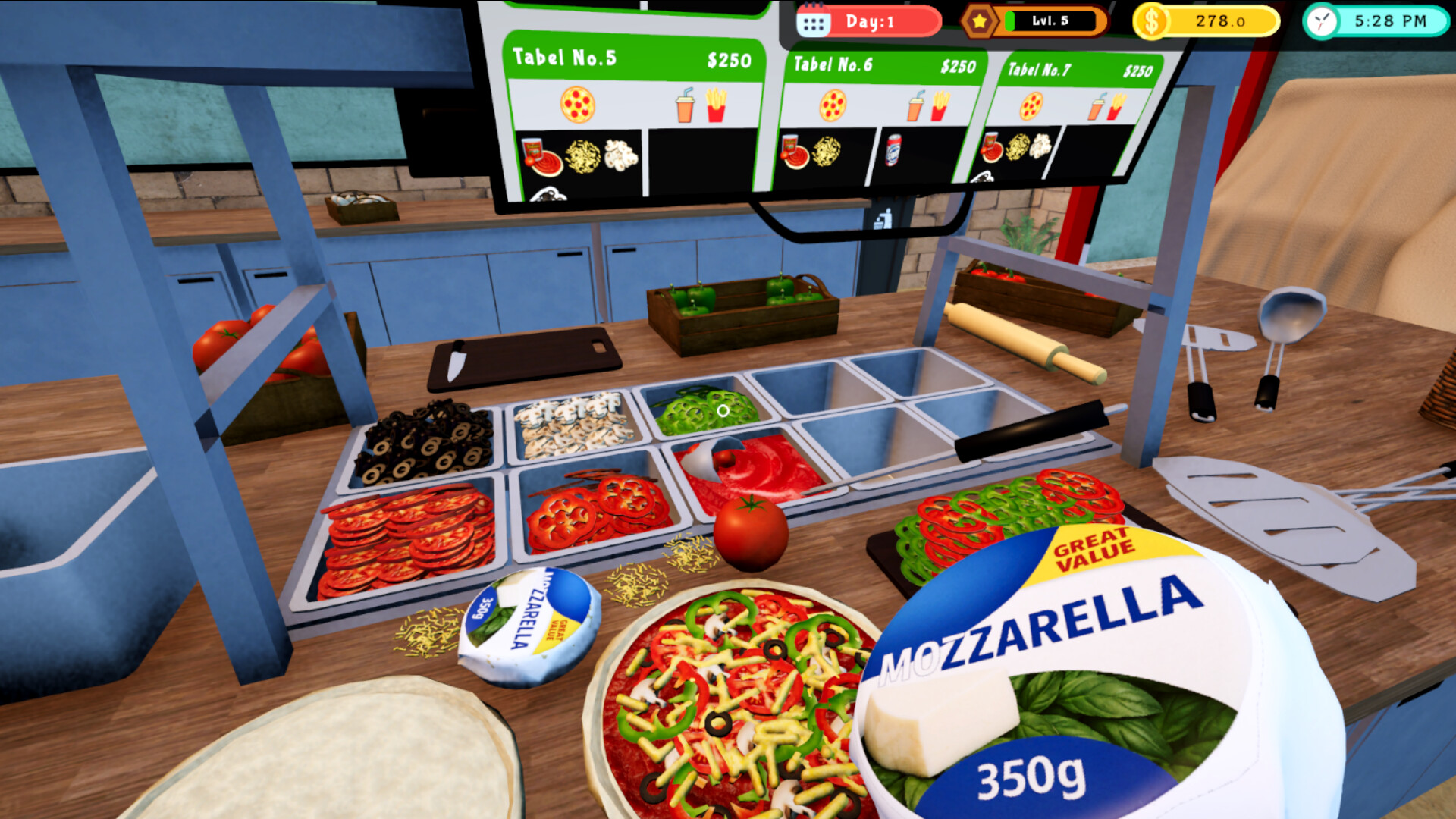
Task: Click the pizza icon on Tabel No.5 order
Action: [x=576, y=105]
